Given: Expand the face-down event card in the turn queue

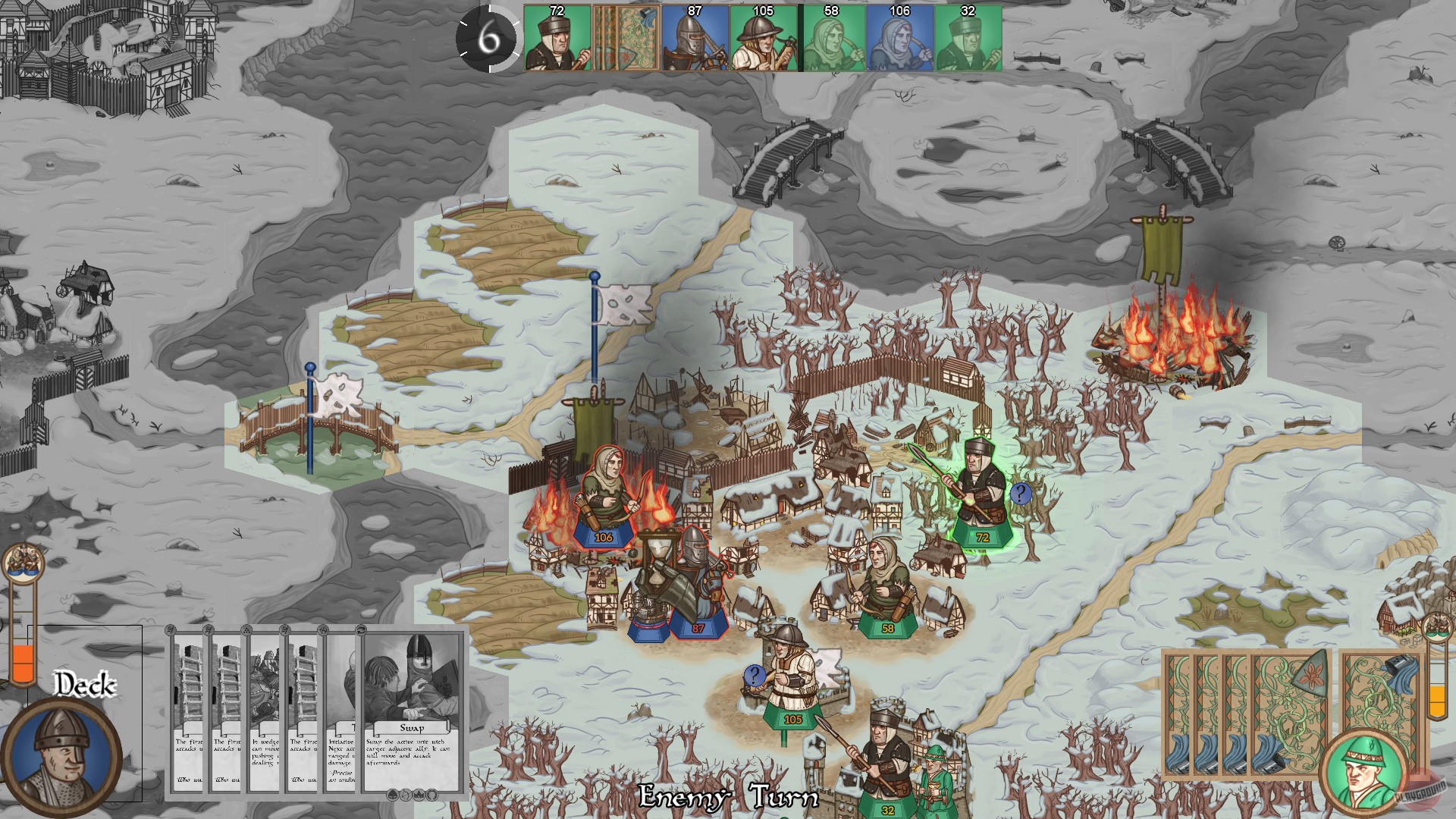Looking at the screenshot, I should pos(626,38).
